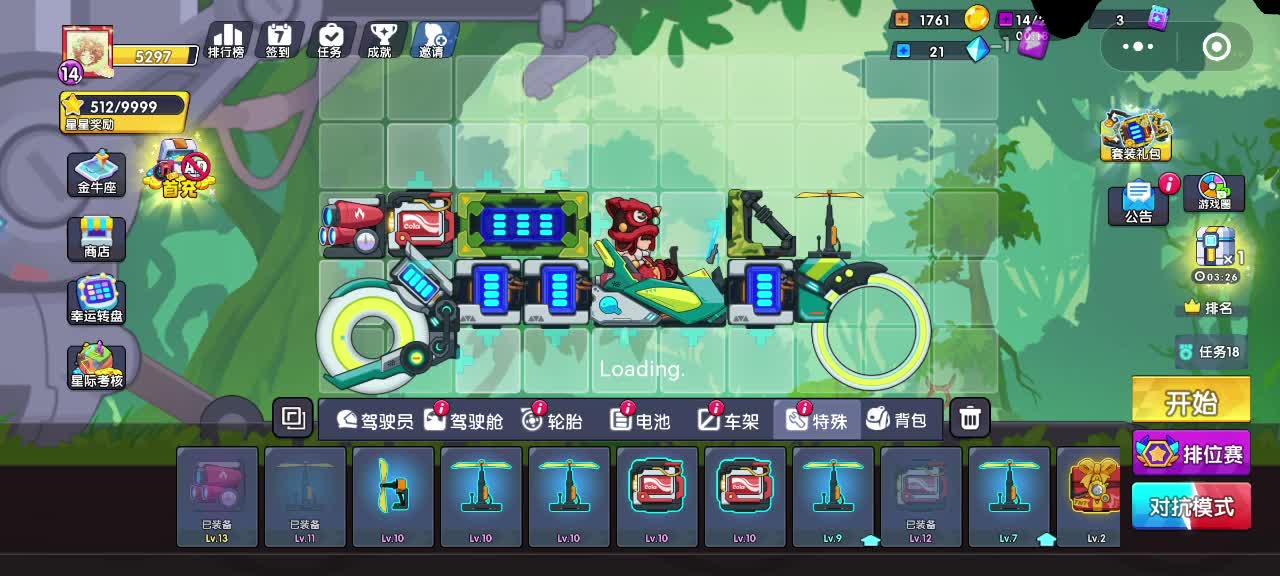This screenshot has height=576, width=1280.
Task: Open 星际考核 challenge
Action: click(x=97, y=366)
